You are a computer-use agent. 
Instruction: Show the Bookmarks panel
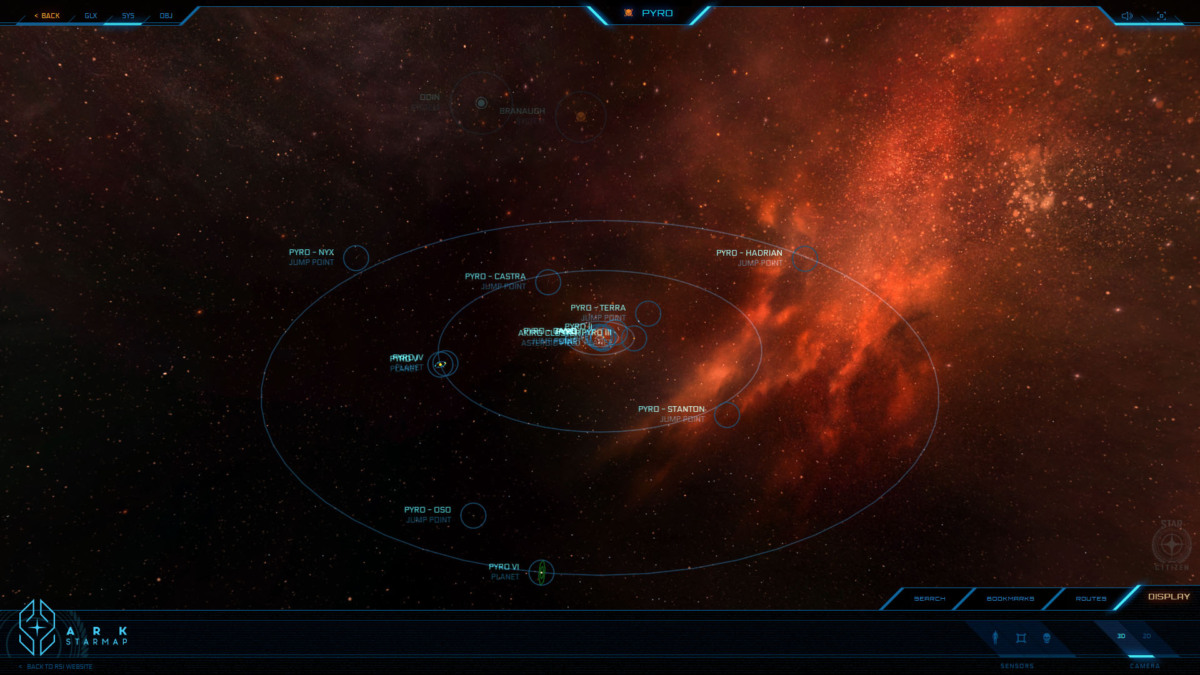[1010, 598]
